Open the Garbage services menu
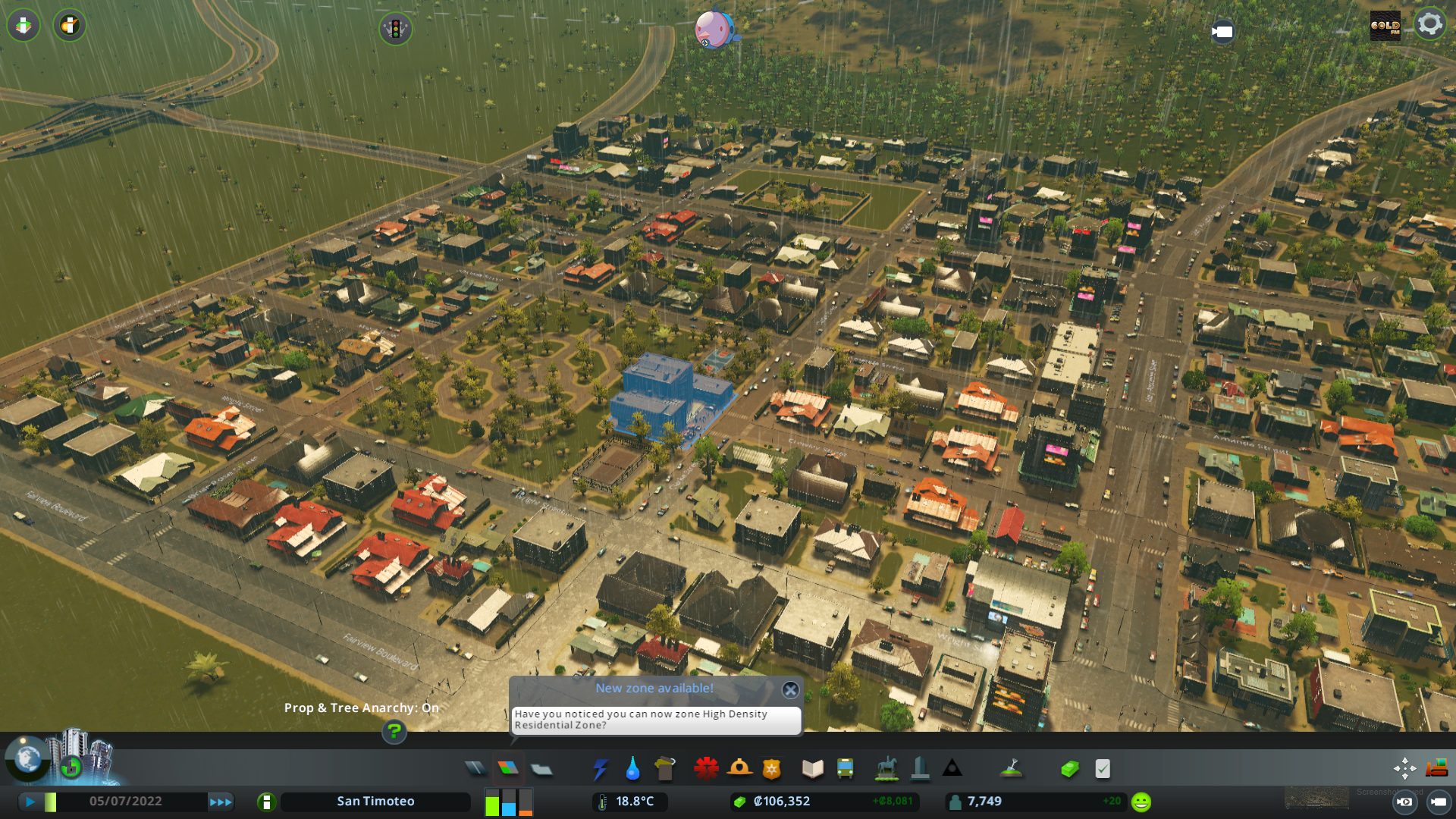The image size is (1456, 819). 665,768
